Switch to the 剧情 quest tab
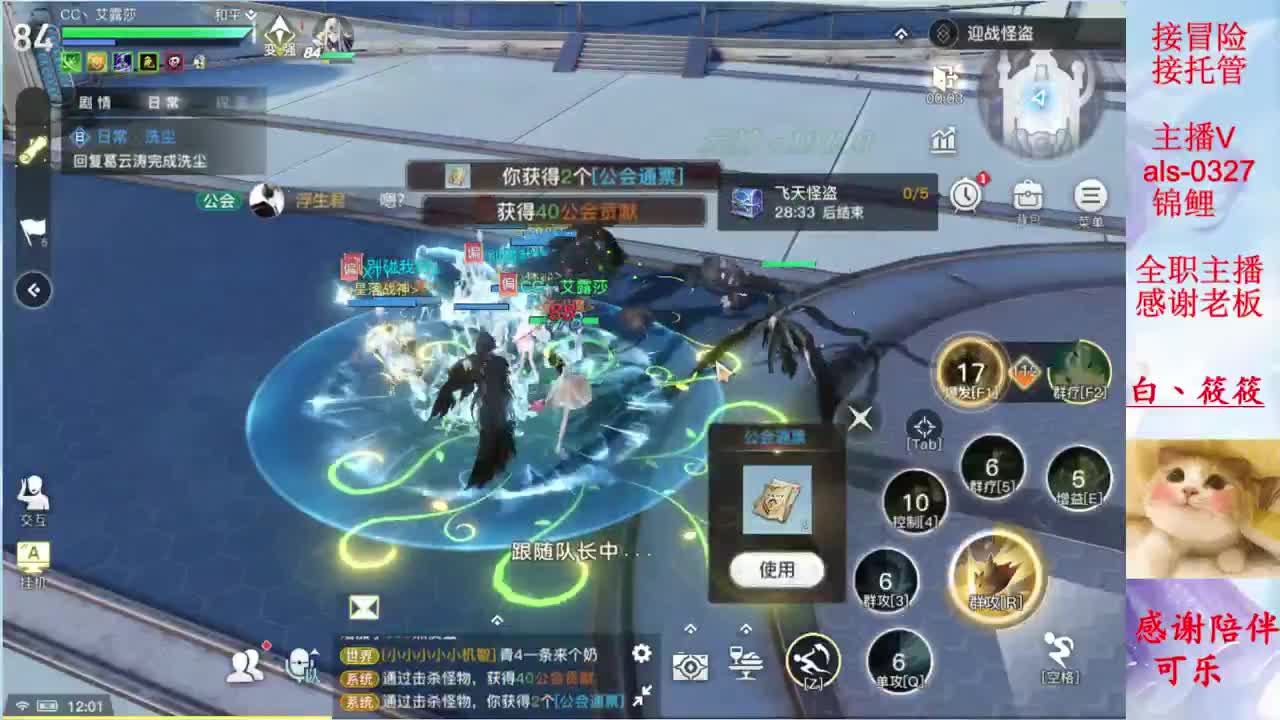Viewport: 1280px width, 720px height. (x=95, y=101)
